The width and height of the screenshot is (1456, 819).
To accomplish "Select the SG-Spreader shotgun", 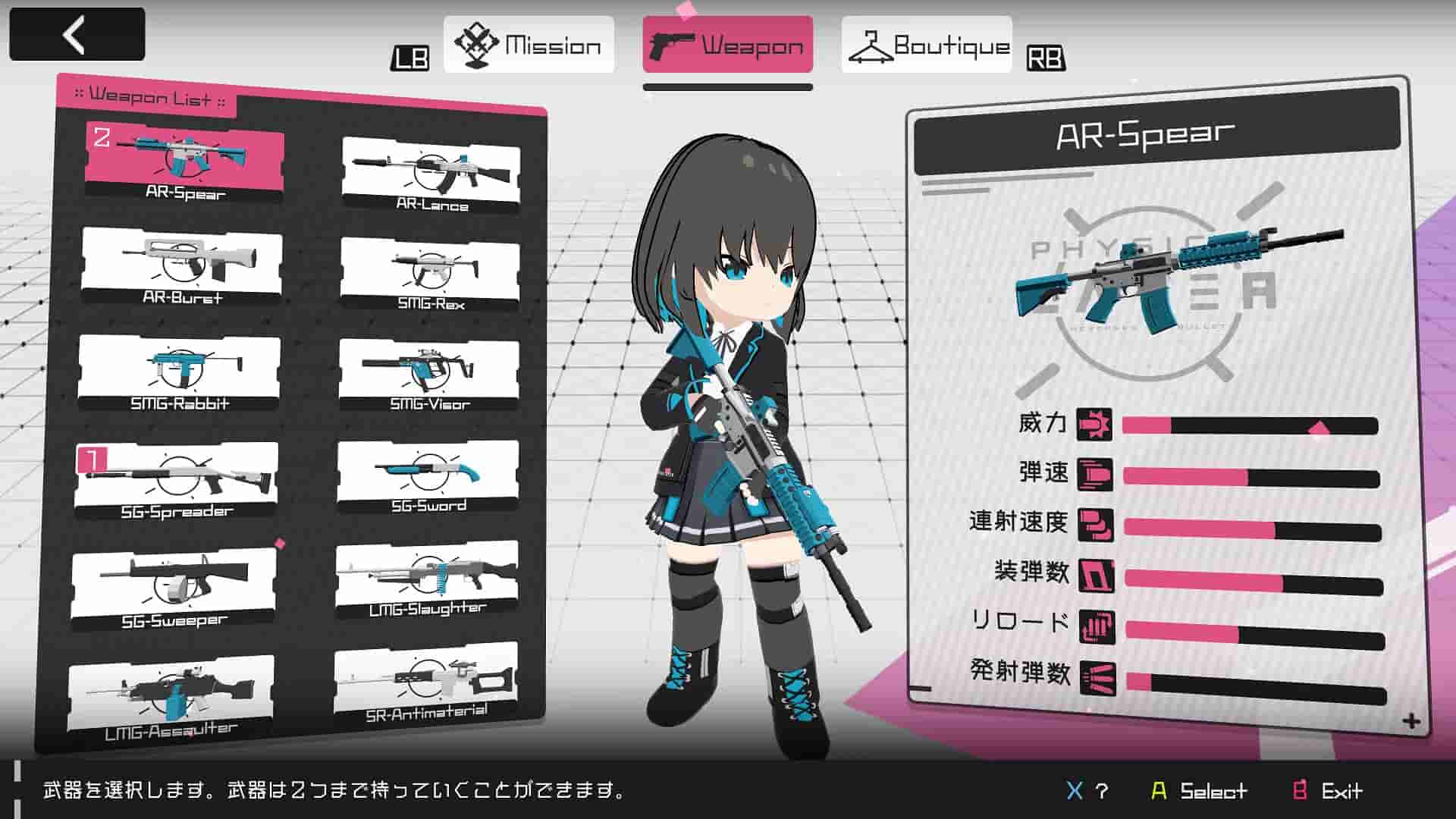I will pyautogui.click(x=177, y=479).
